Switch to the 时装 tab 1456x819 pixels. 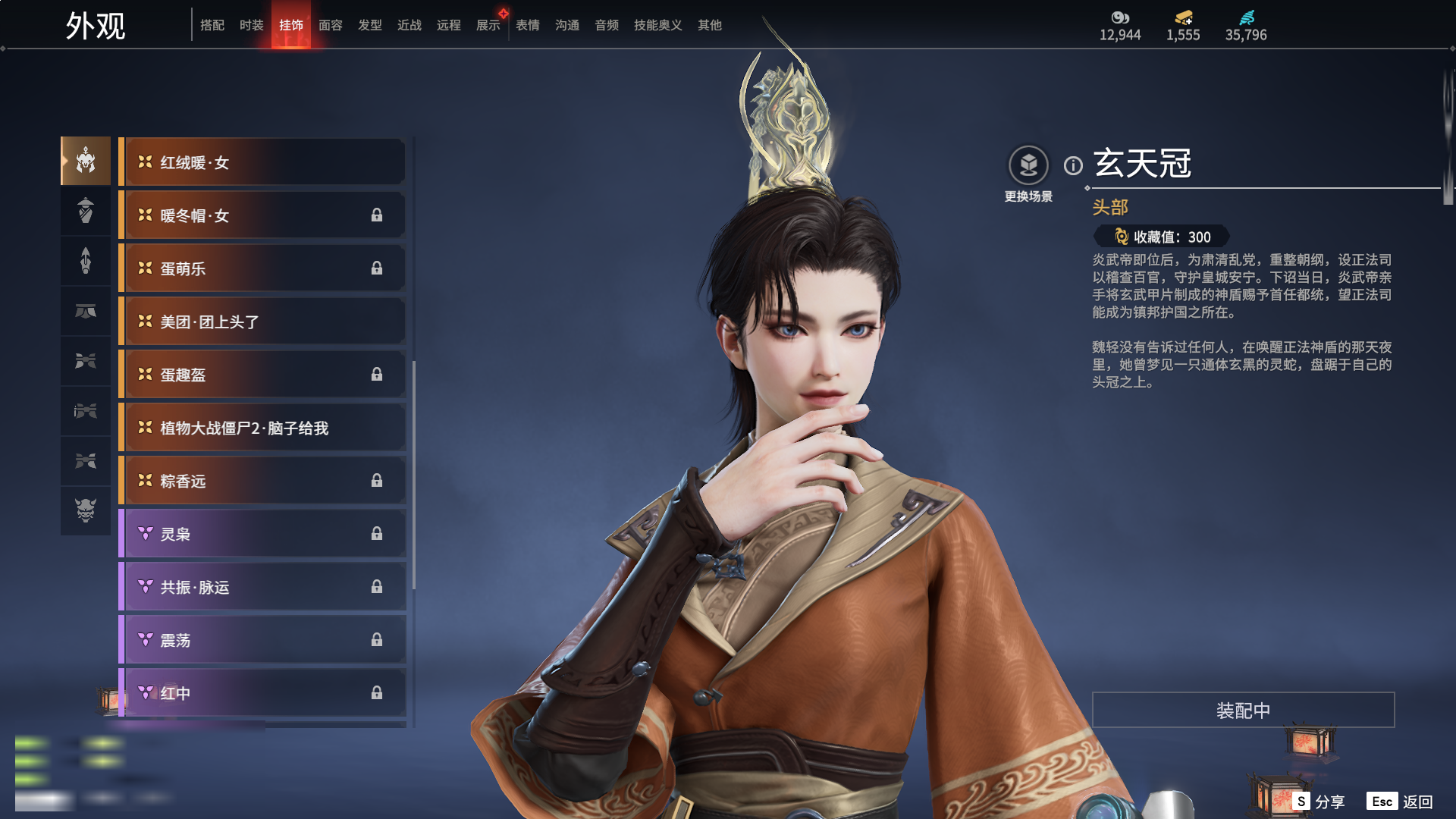(x=251, y=25)
